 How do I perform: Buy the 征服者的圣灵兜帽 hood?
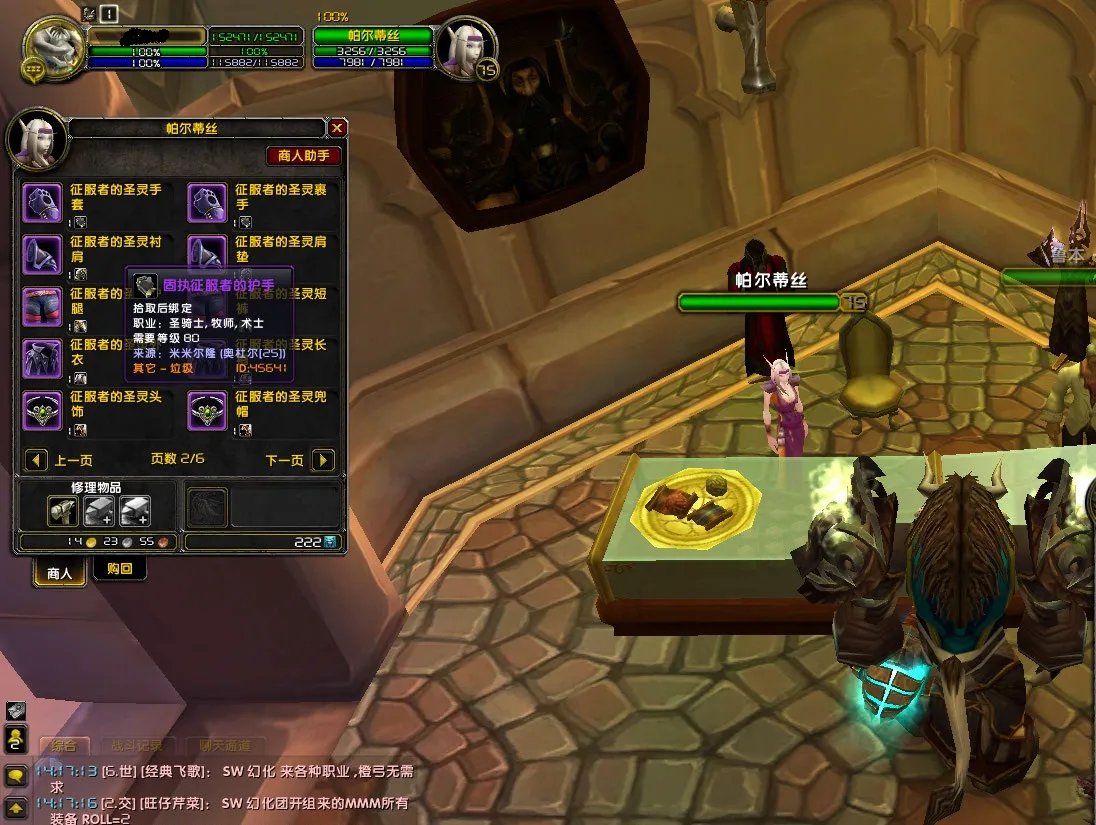[207, 411]
